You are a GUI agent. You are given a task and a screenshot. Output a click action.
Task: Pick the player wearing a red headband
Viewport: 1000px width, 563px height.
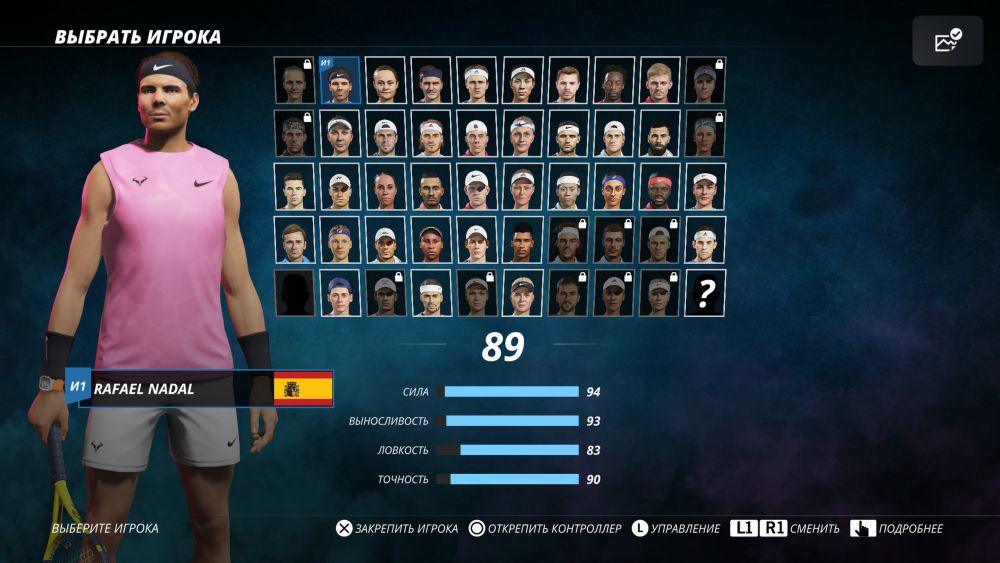pos(659,186)
